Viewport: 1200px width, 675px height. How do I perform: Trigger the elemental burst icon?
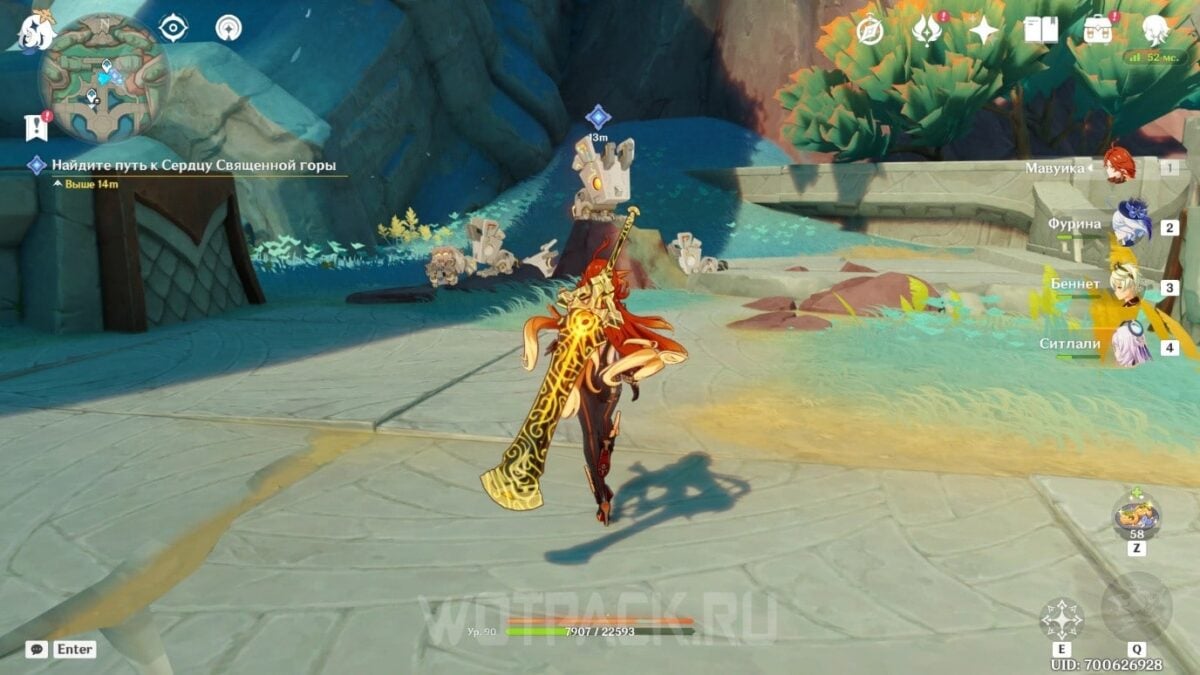[1136, 608]
